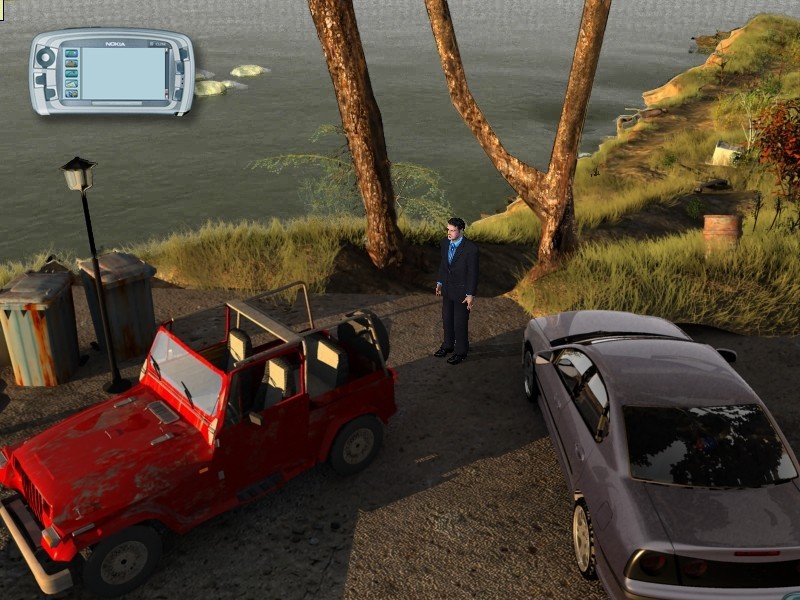Screen dimensions: 800x600
Task: Select the blank Nokia phone display screen
Action: (122, 73)
